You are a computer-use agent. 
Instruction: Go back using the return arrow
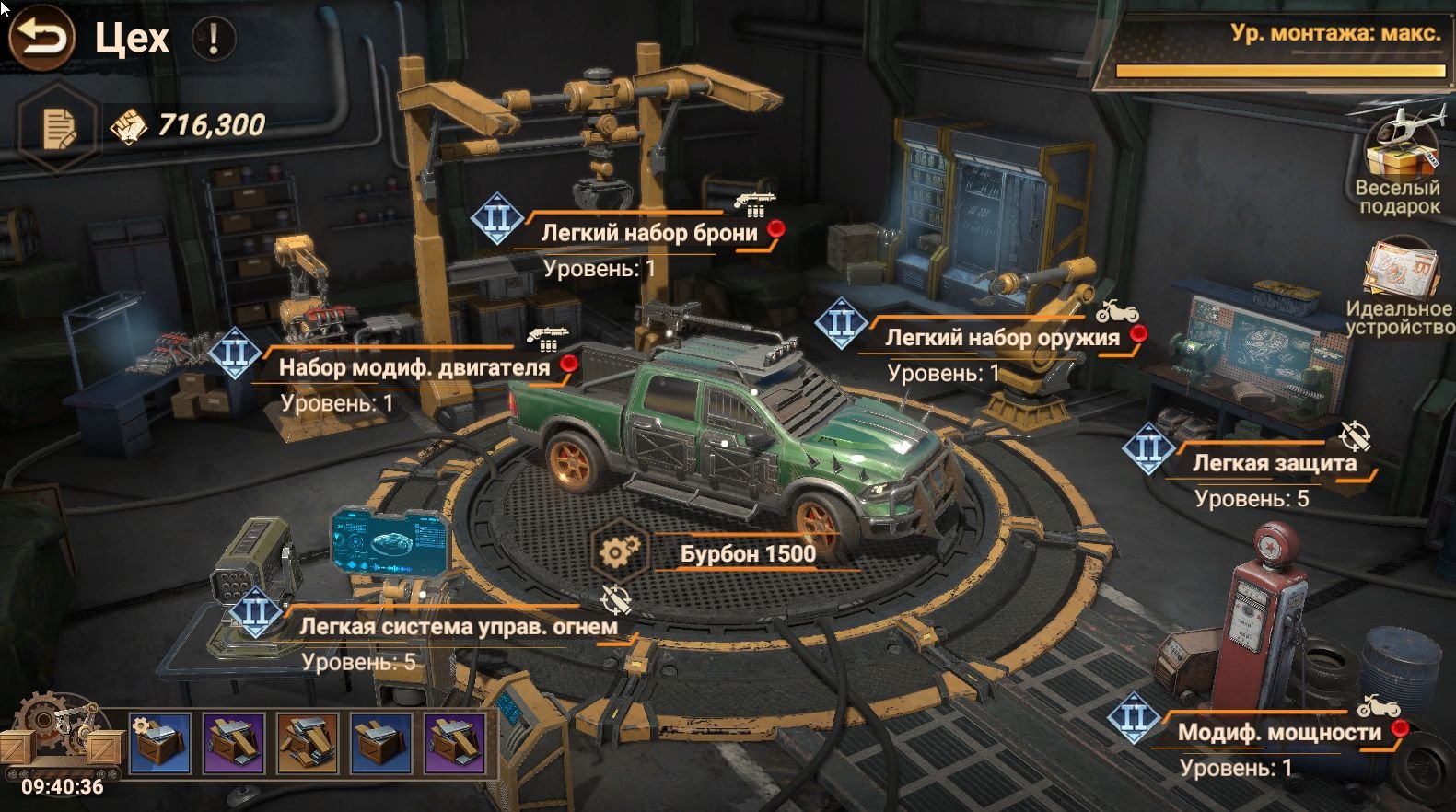41,38
